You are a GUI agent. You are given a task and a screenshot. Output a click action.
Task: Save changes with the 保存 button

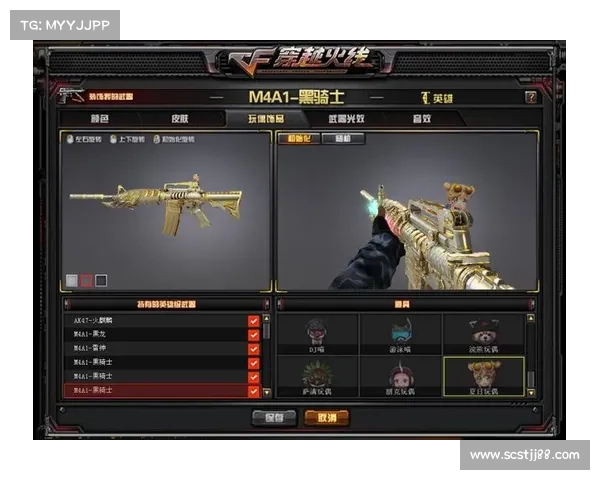(x=273, y=416)
